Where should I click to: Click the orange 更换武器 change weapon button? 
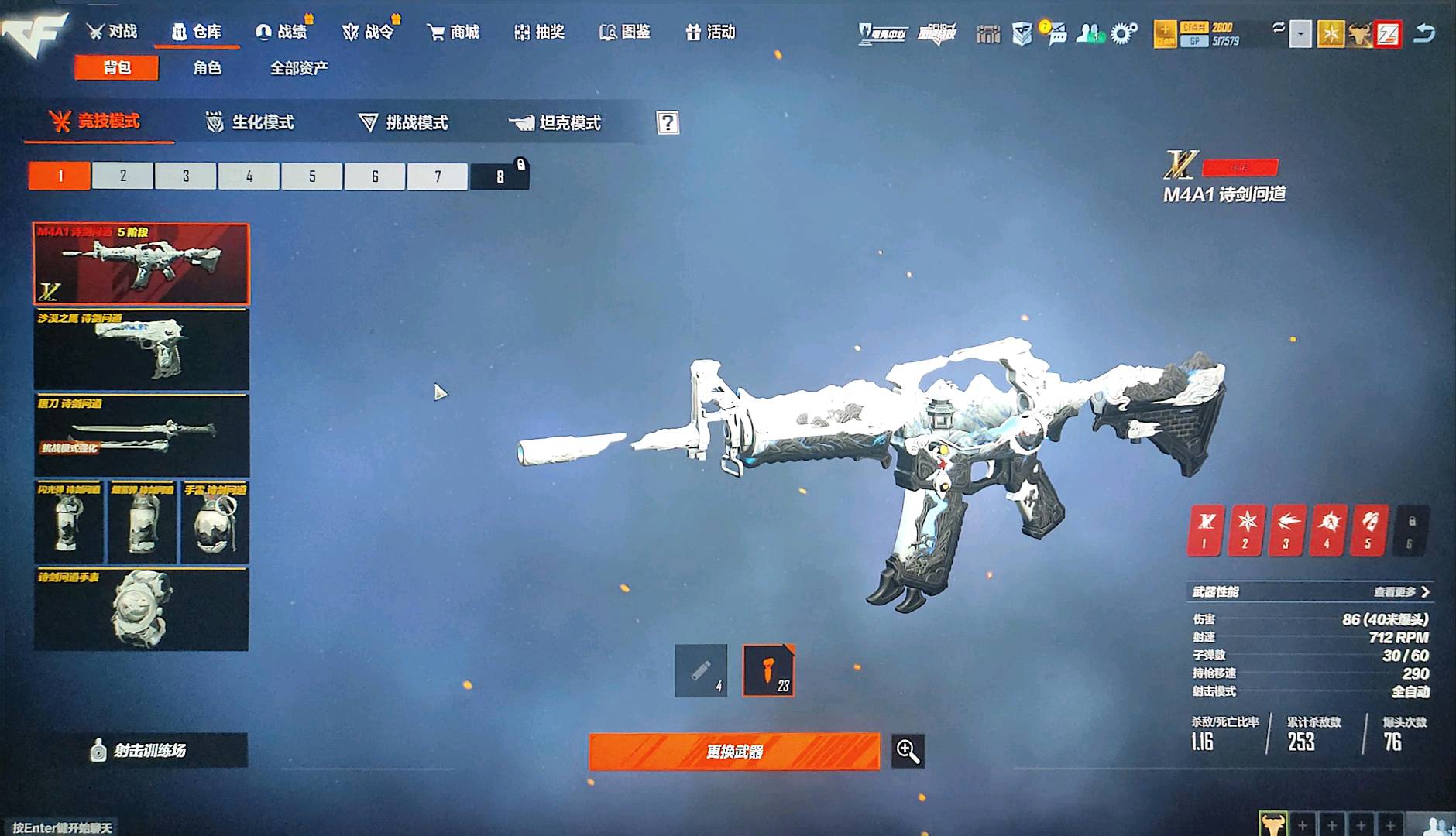coord(734,751)
